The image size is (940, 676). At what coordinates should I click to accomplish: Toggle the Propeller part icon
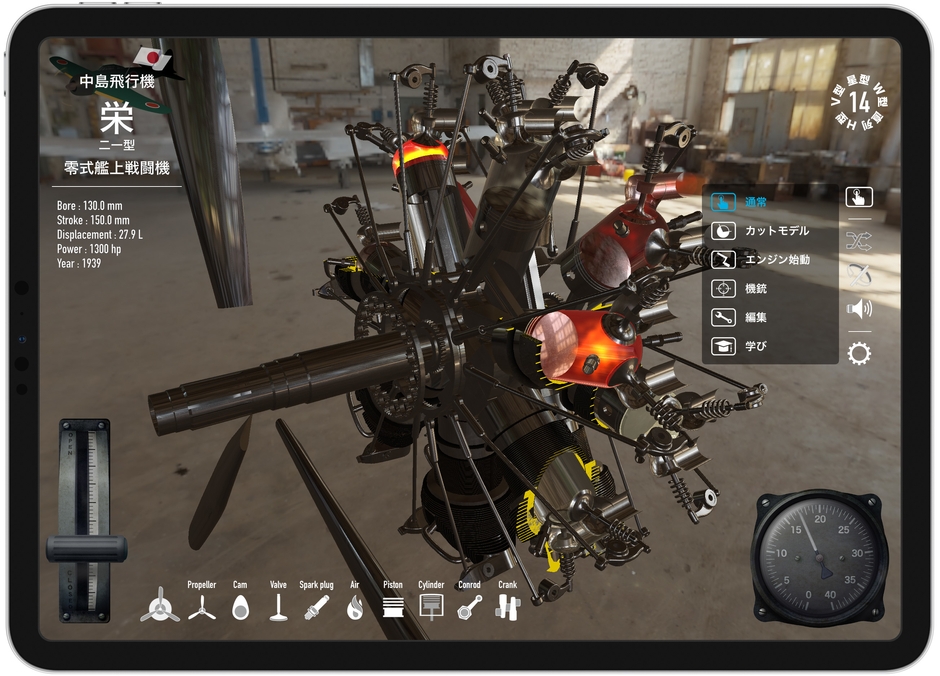202,606
